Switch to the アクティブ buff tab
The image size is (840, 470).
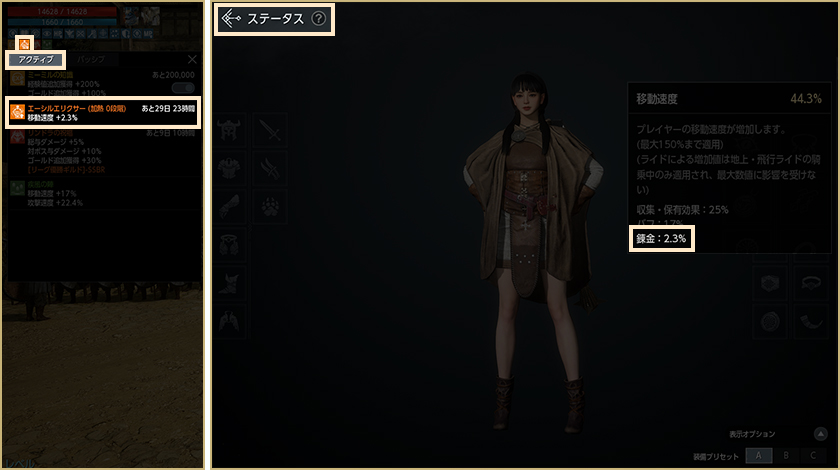36,60
